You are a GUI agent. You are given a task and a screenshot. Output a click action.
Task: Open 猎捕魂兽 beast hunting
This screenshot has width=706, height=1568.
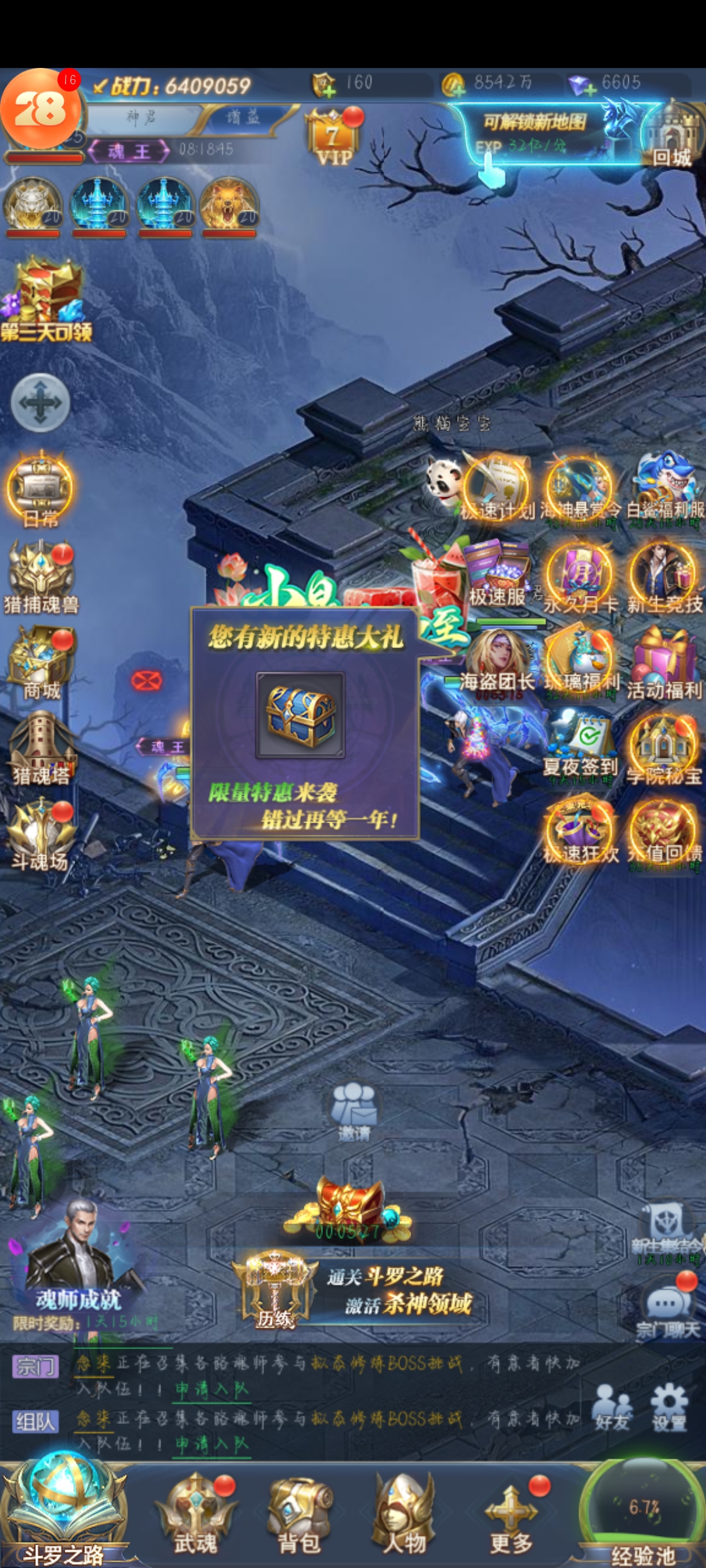[41, 576]
